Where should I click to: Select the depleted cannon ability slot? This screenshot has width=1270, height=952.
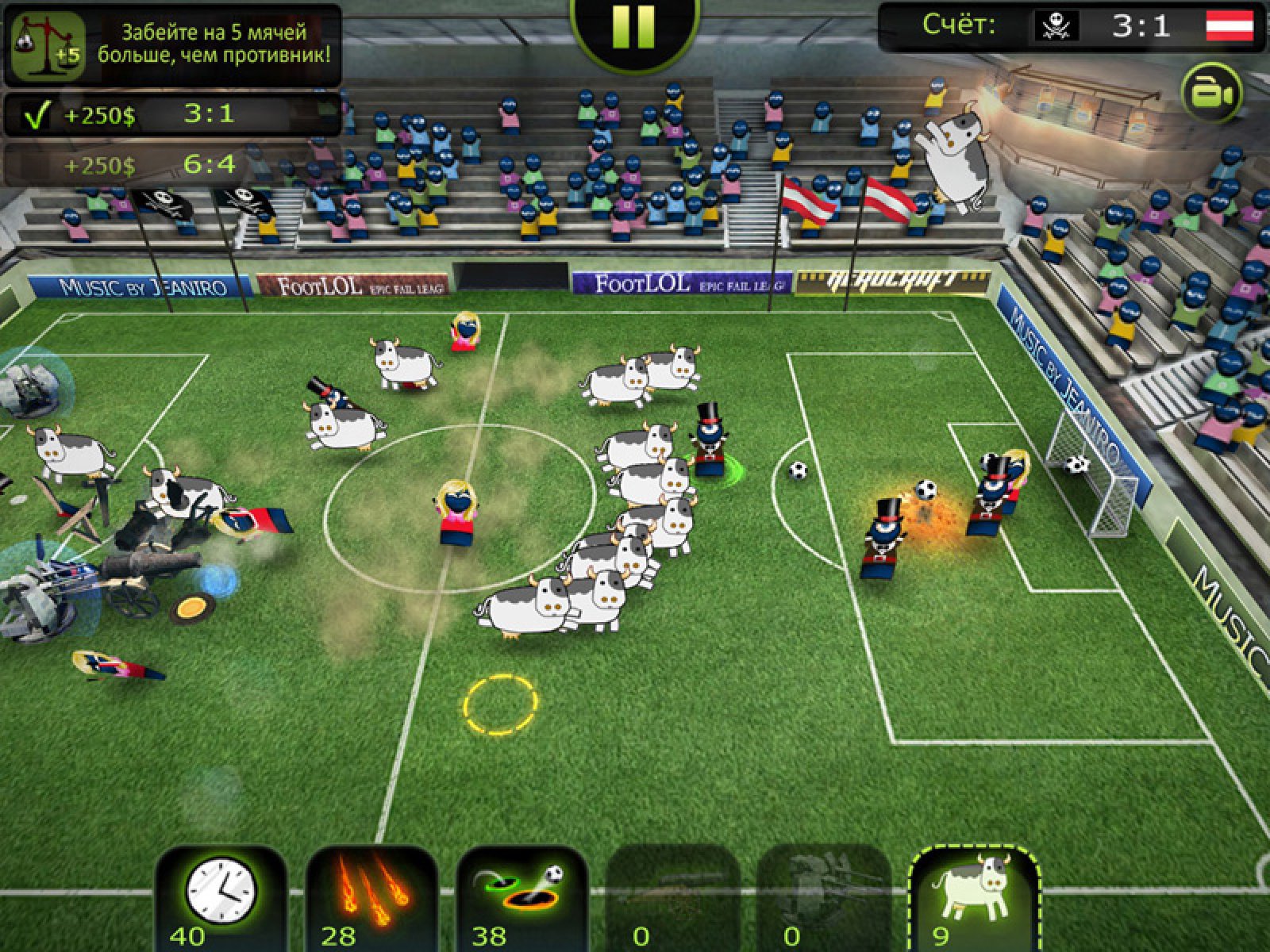pos(673,896)
